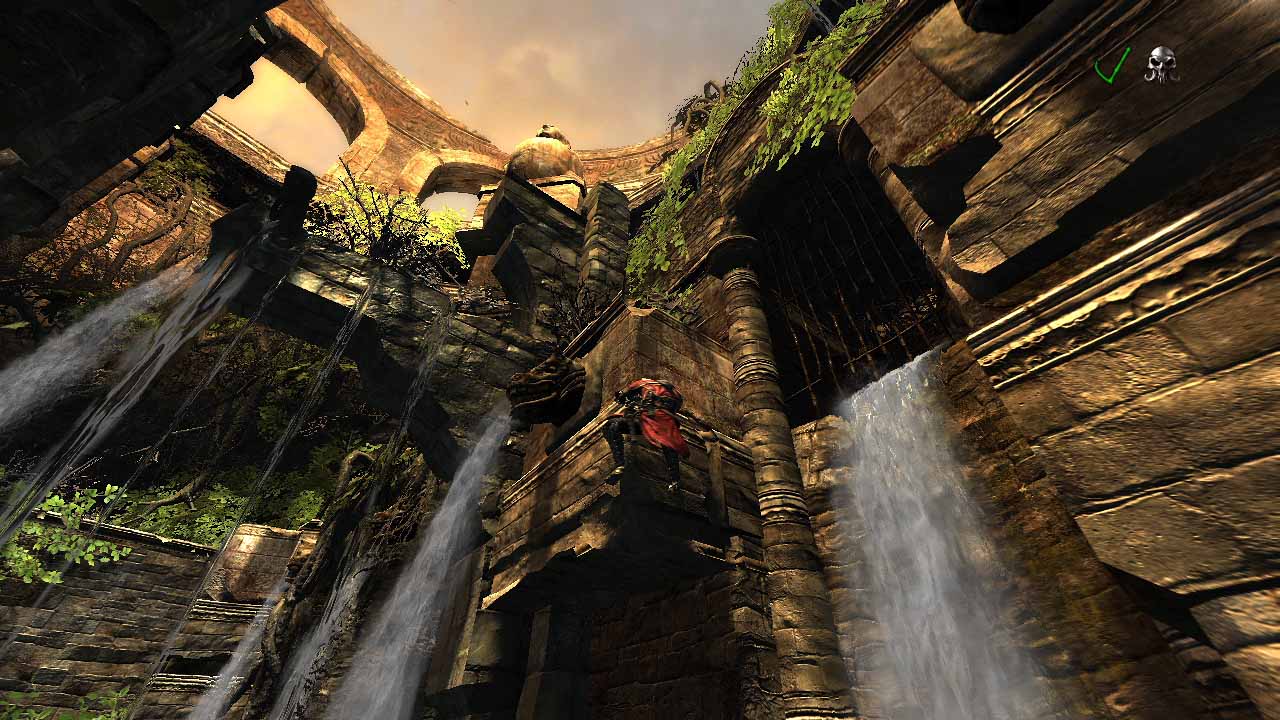This screenshot has width=1280, height=720.
Task: Click the skull treasure icon
Action: [x=1161, y=63]
